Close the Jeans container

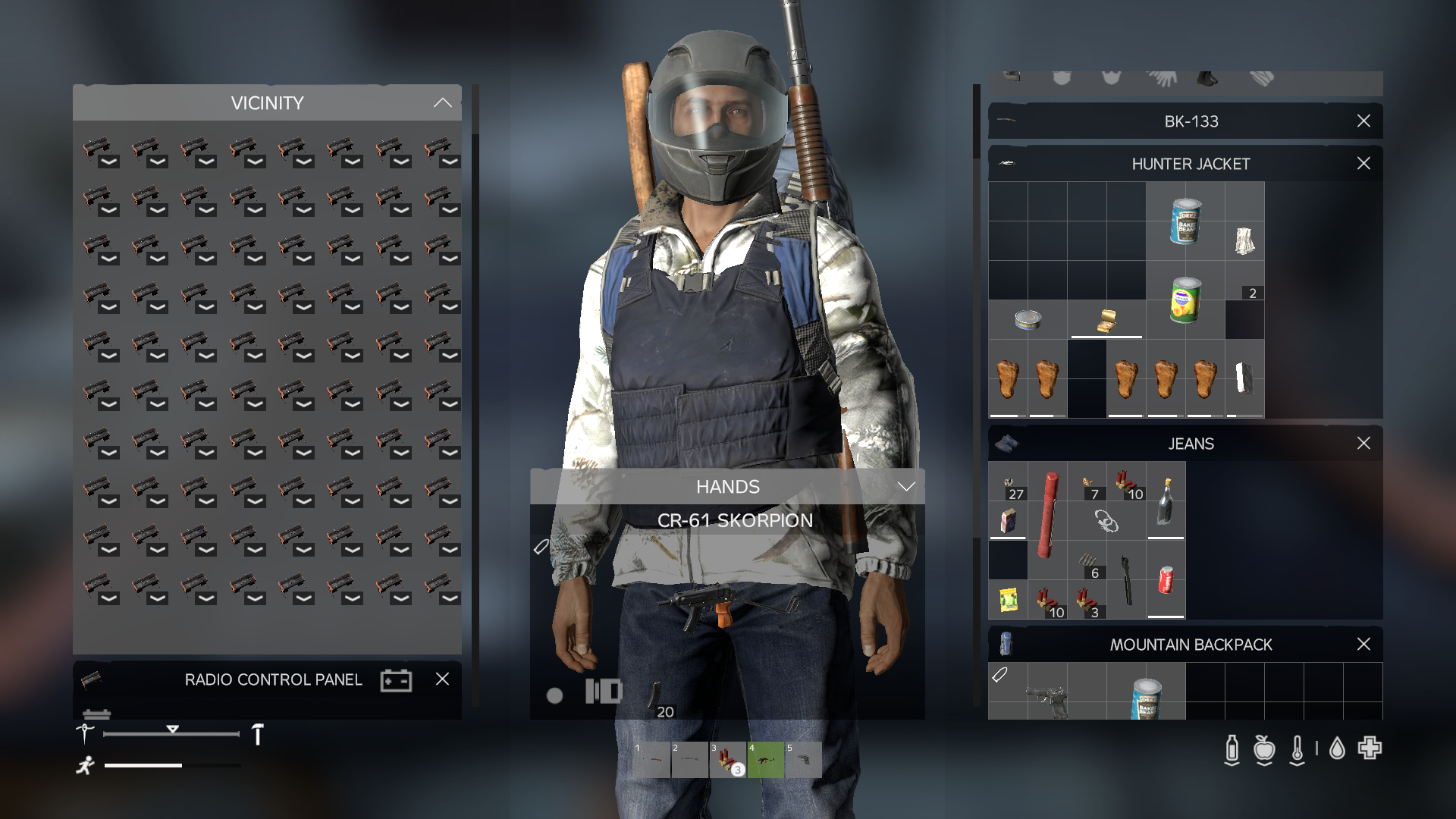click(x=1363, y=444)
